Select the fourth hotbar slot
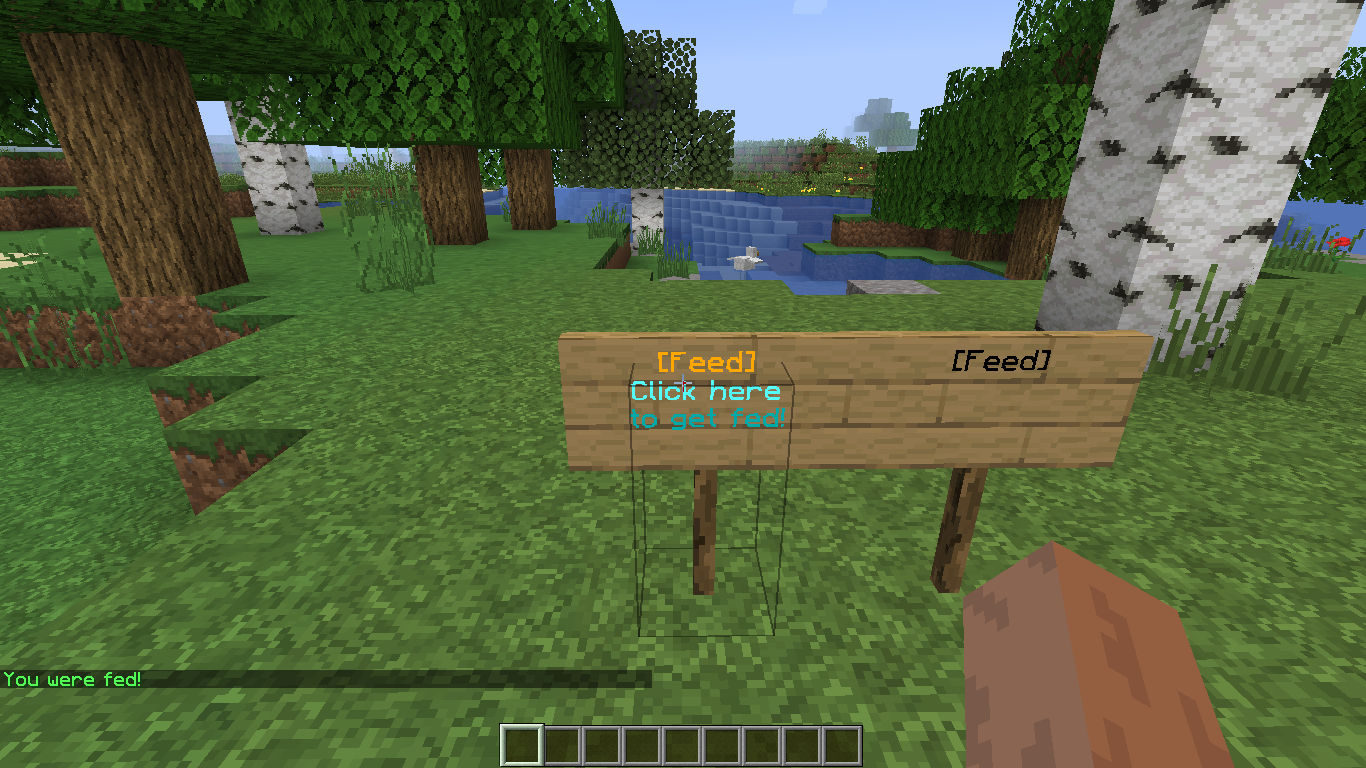 (x=642, y=741)
